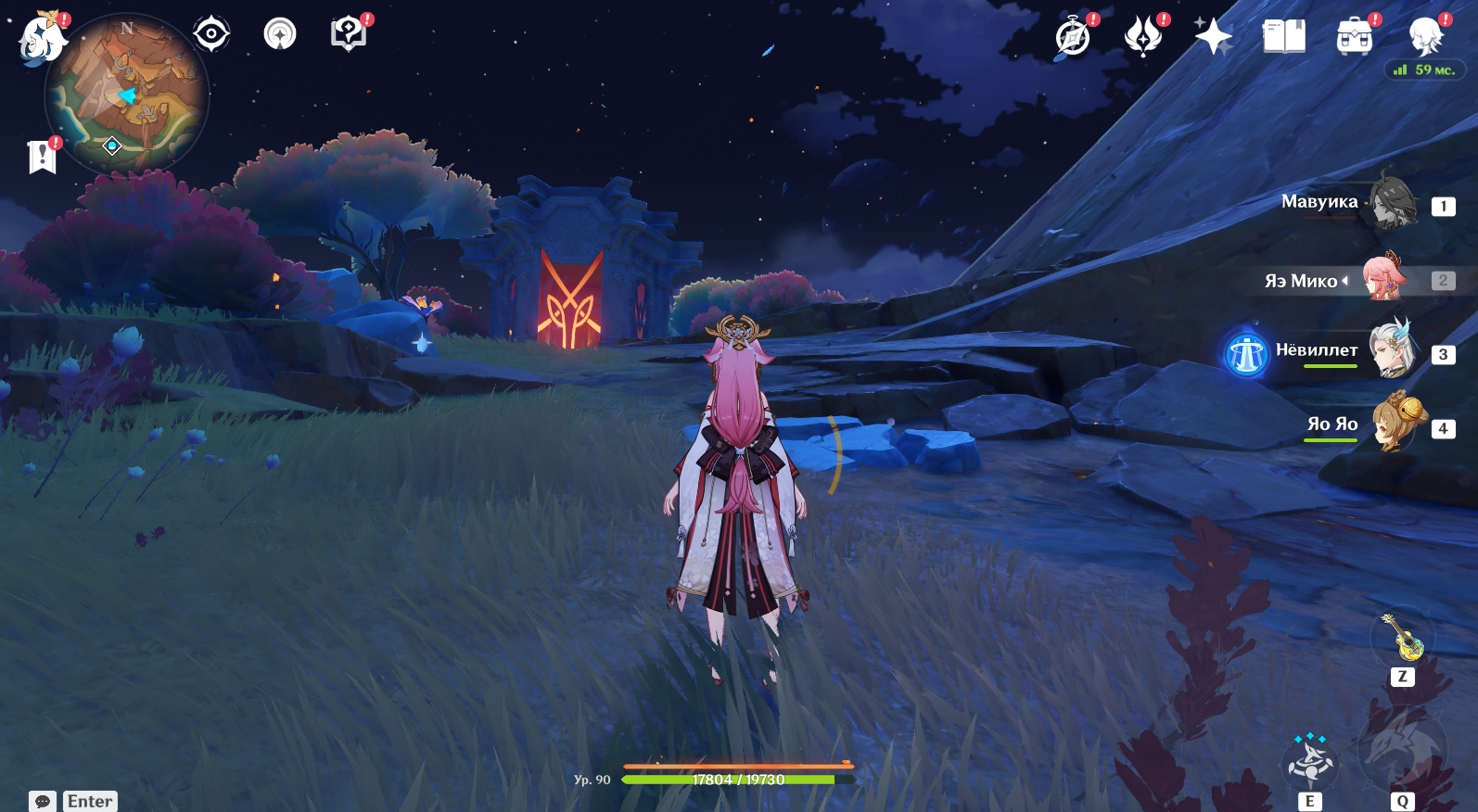
Task: Use the lyre gadget
Action: pyautogui.click(x=1402, y=638)
